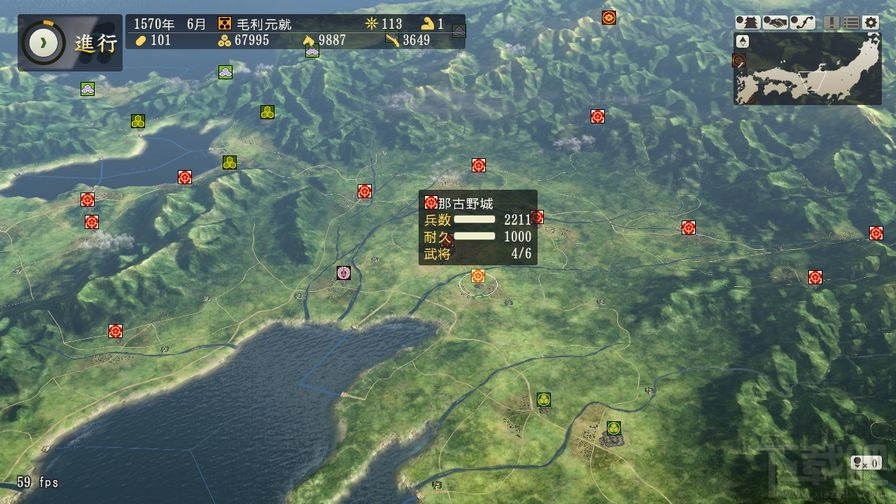Toggle the castle display filter button
Image resolution: width=896 pixels, height=504 pixels.
coord(747,21)
